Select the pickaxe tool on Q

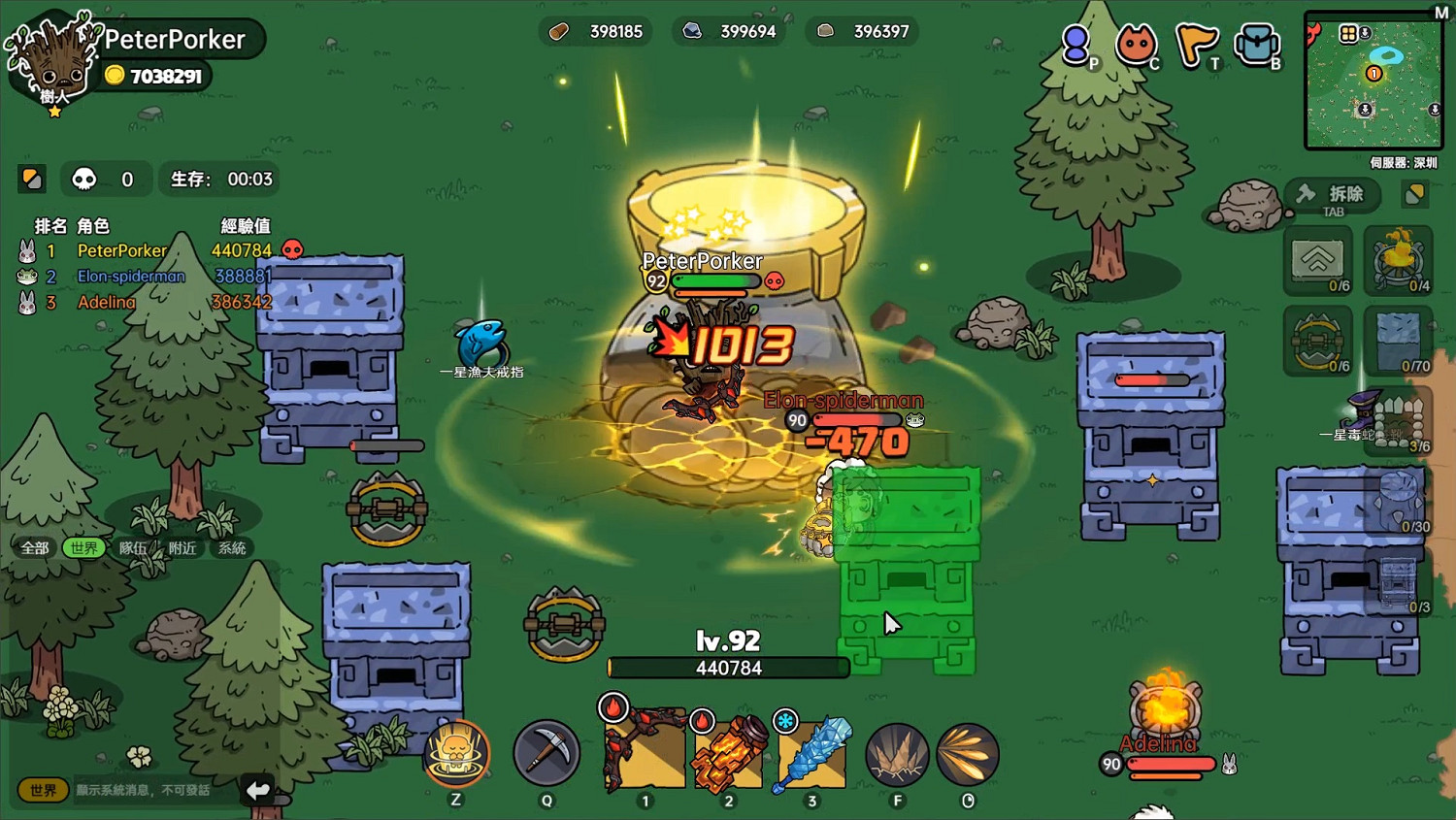(x=546, y=752)
